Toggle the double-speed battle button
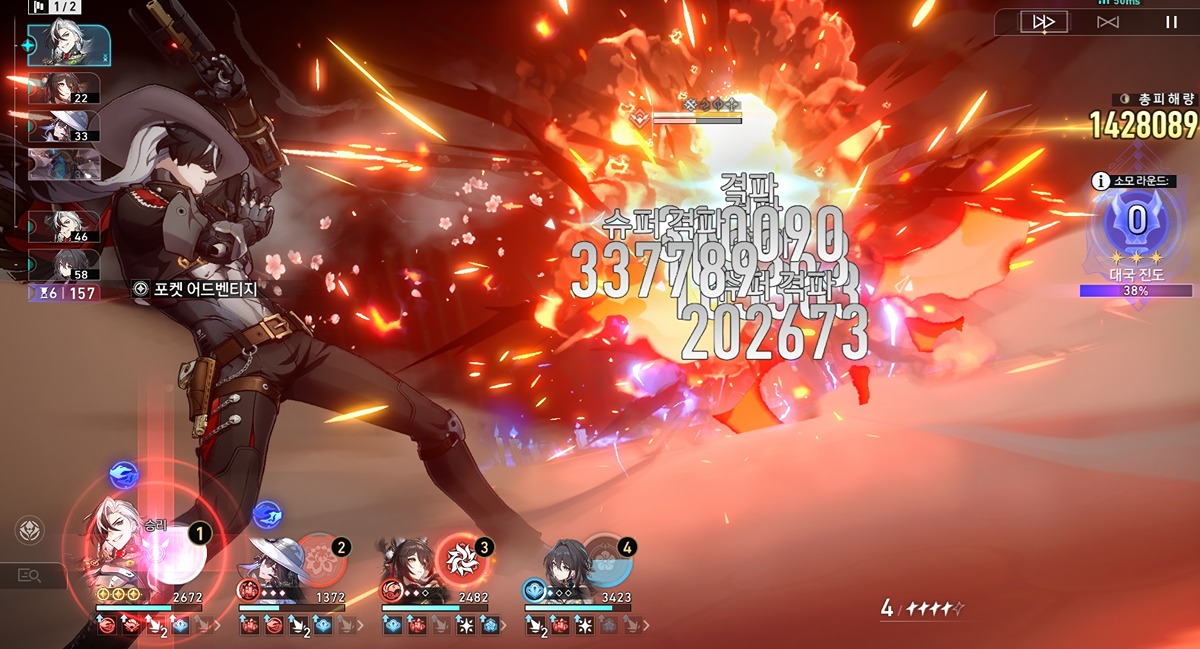 coord(1044,22)
